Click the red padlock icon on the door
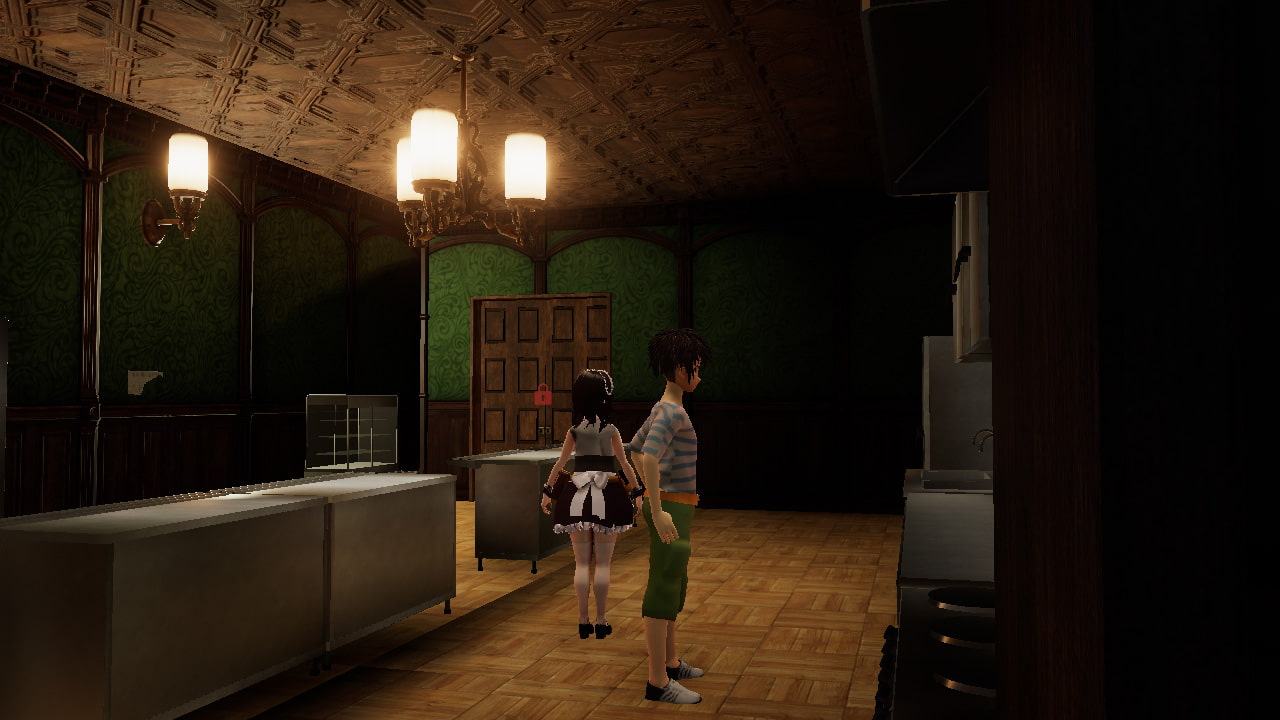1280x720 pixels. (542, 395)
